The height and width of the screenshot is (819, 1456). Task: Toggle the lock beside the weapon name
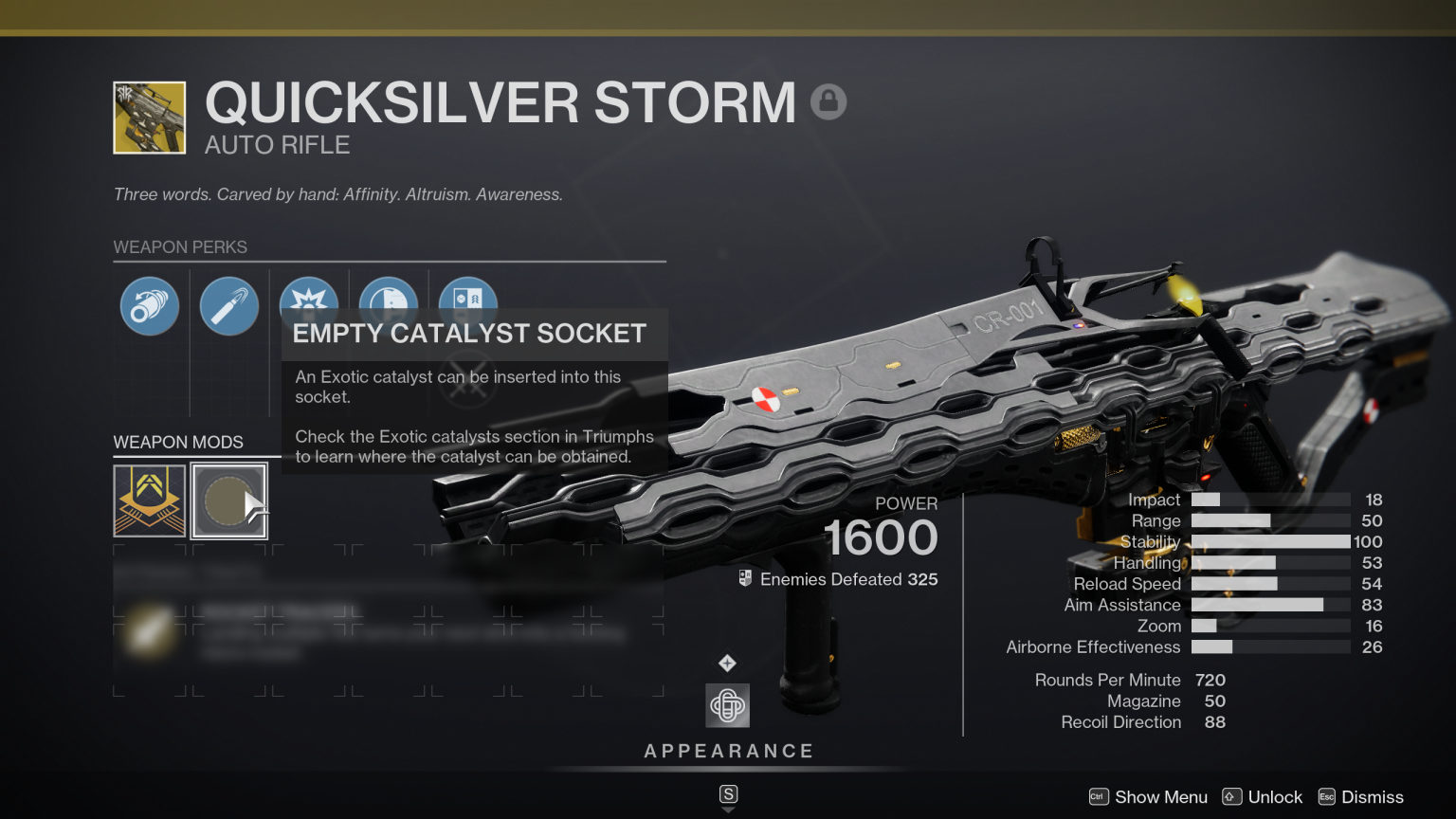[828, 100]
